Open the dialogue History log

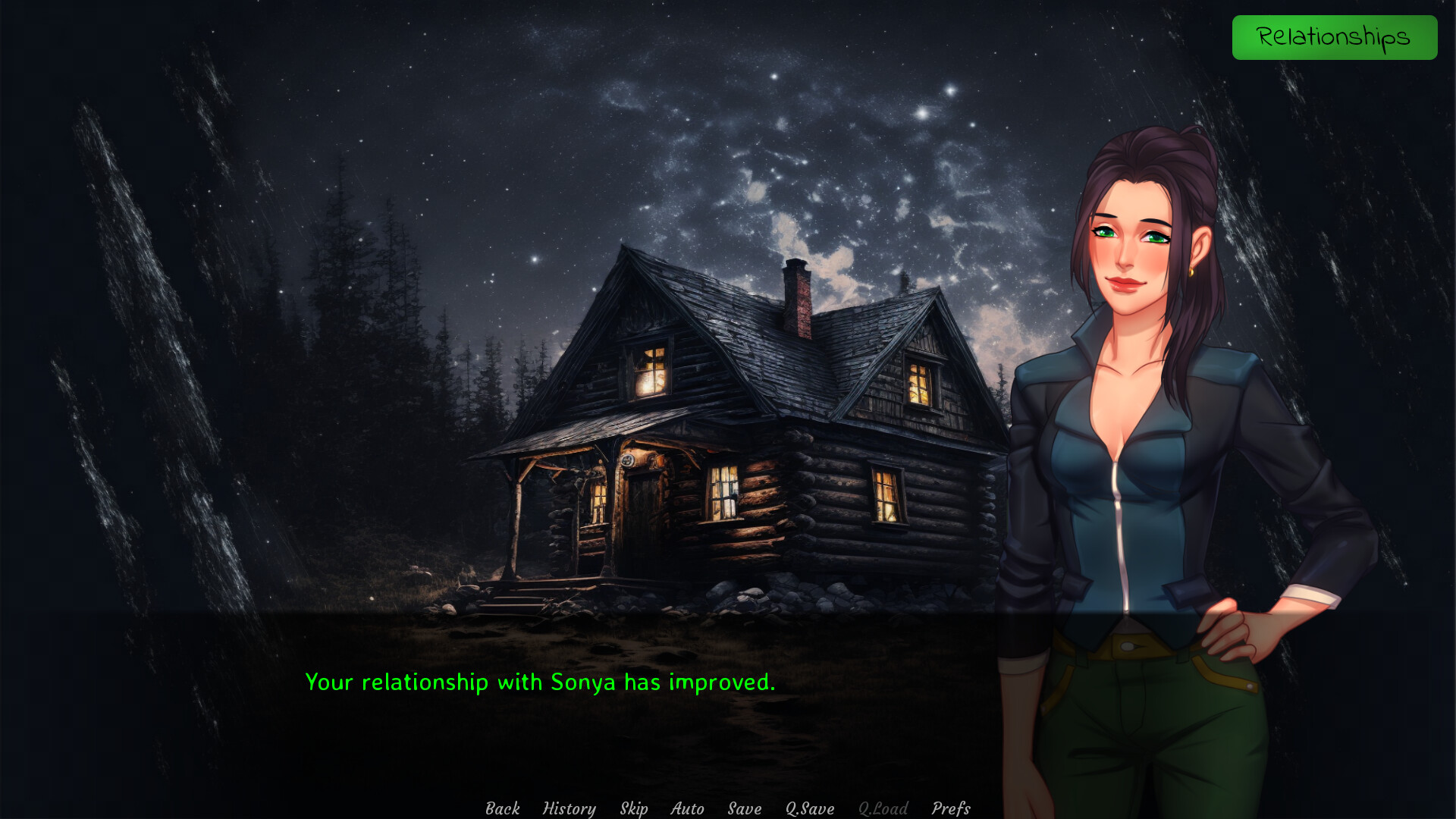click(570, 808)
